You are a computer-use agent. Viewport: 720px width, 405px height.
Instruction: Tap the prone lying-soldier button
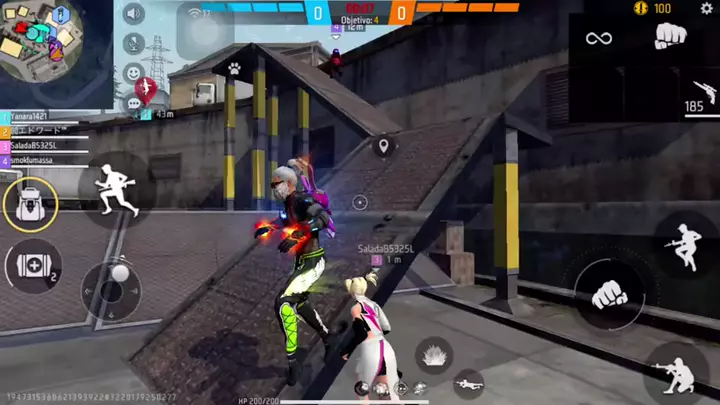click(467, 382)
